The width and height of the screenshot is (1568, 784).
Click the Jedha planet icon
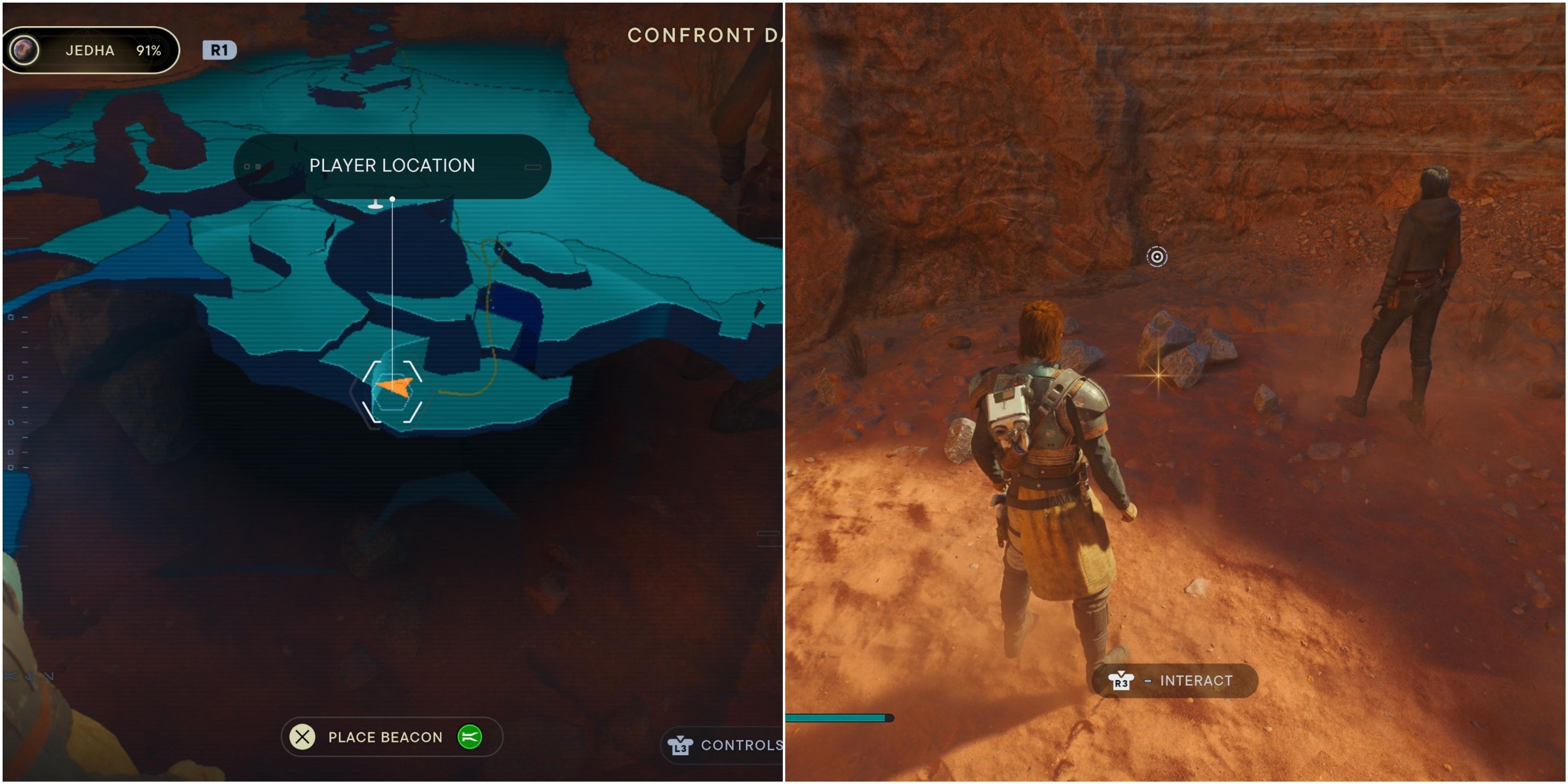pyautogui.click(x=25, y=50)
